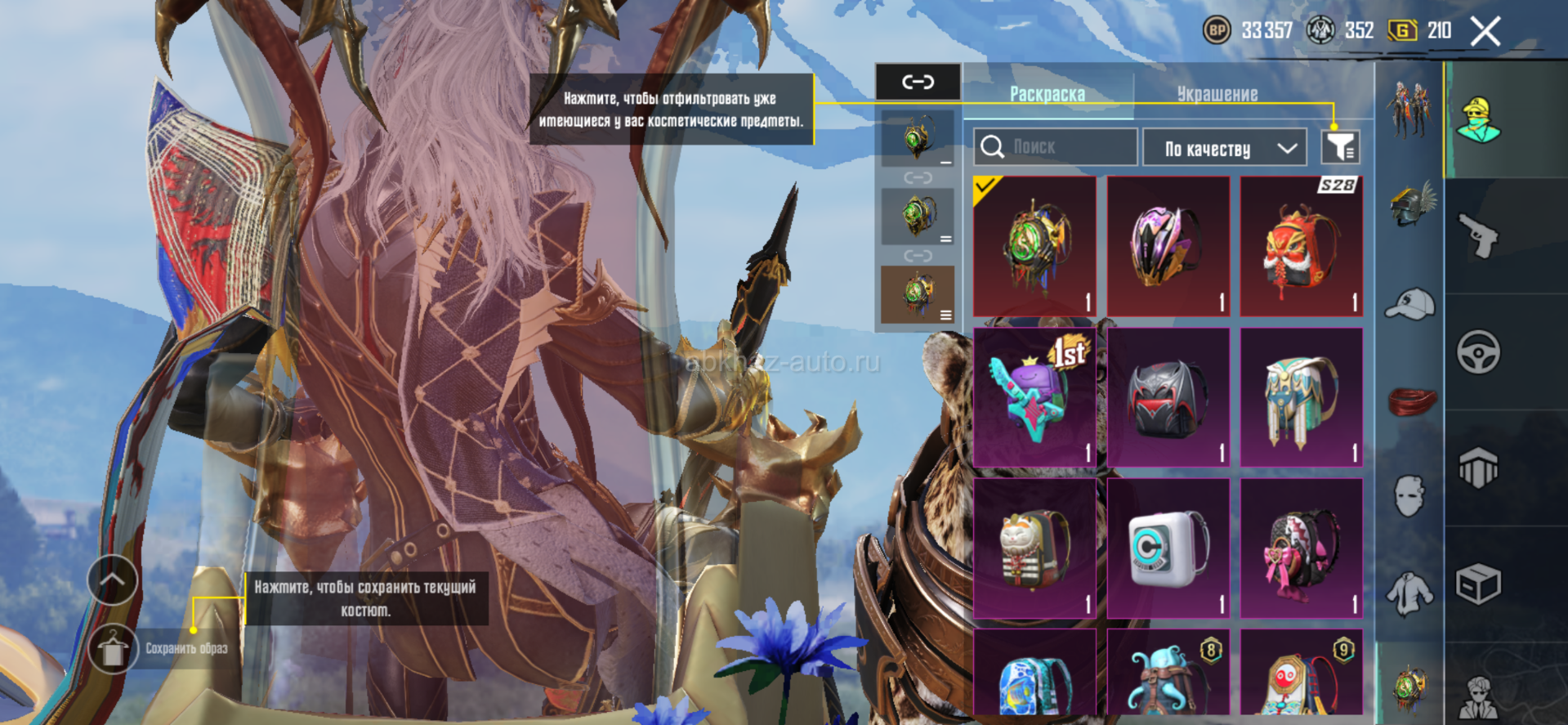Select the red demon mask S28 backpack
This screenshot has height=725, width=1568.
point(1301,246)
